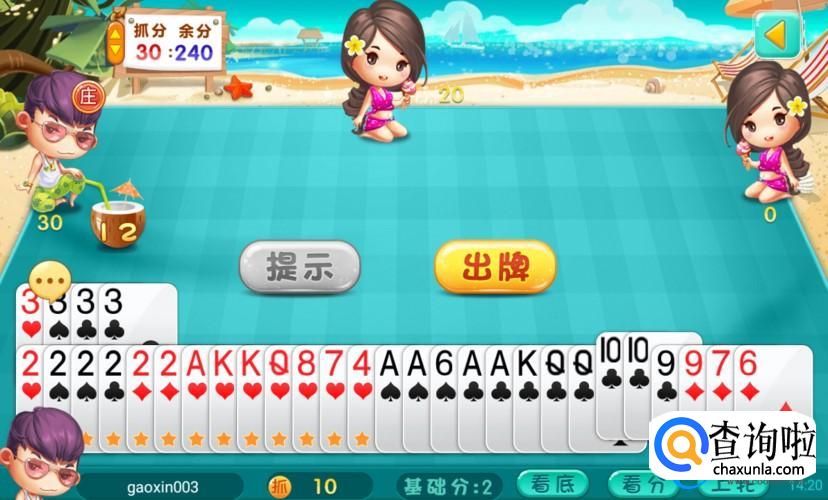The image size is (828, 500).
Task: Click the 提示 hint button
Action: [298, 267]
